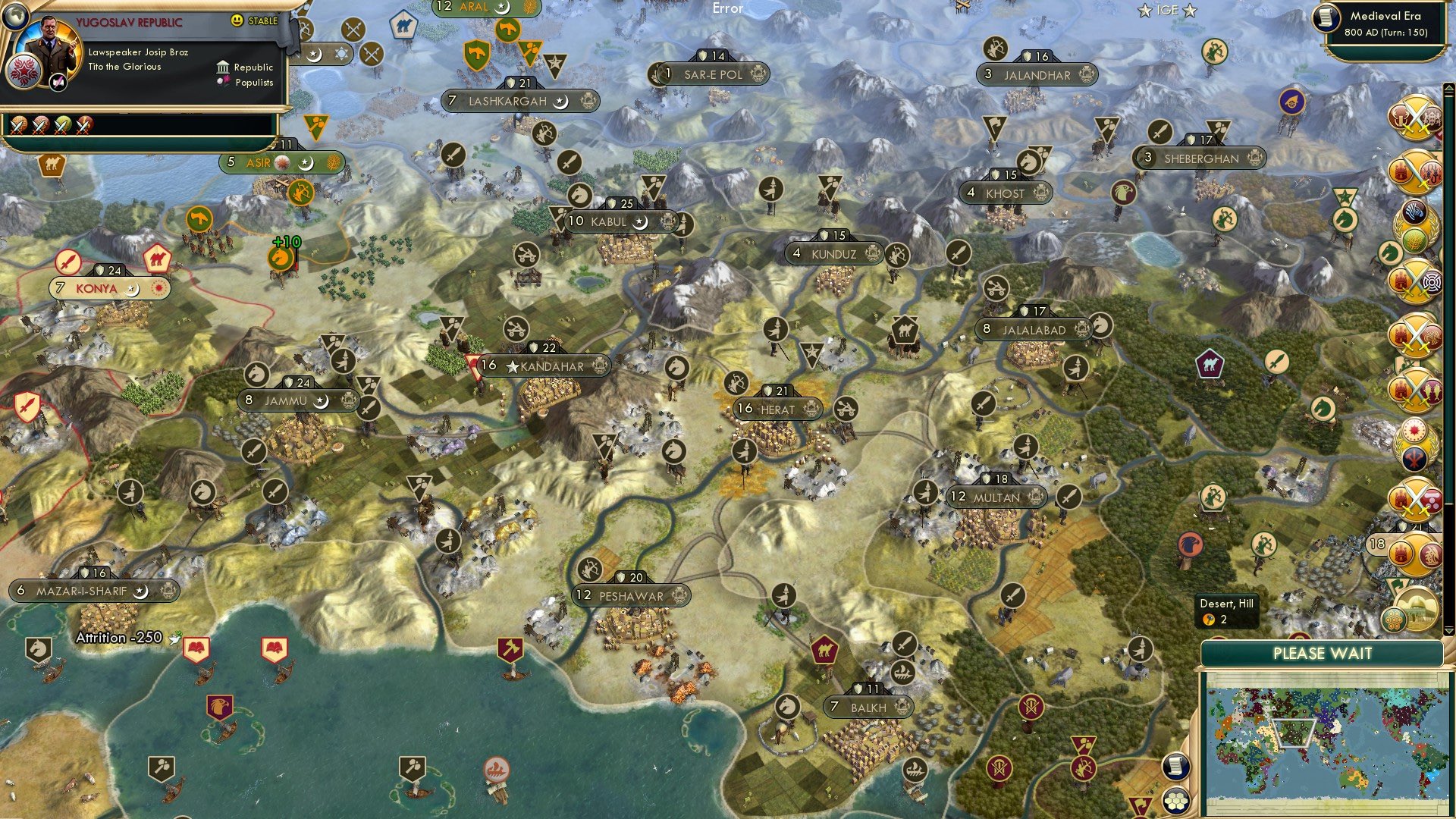Collapse the notification stack with chevron arrows
The height and width of the screenshot is (819, 1456).
1449,630
